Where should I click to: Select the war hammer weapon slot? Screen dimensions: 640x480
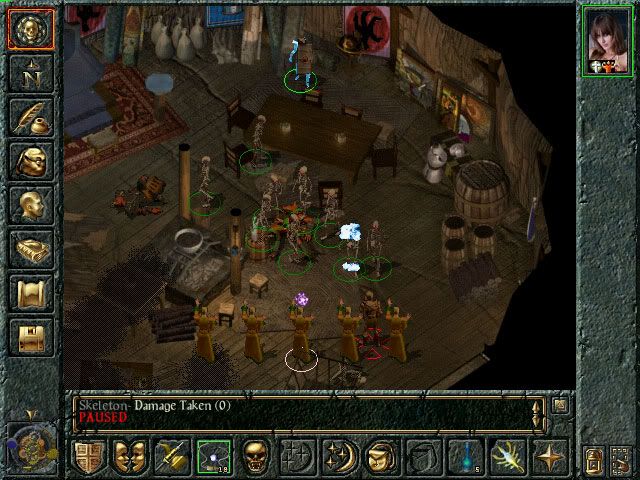[171, 457]
